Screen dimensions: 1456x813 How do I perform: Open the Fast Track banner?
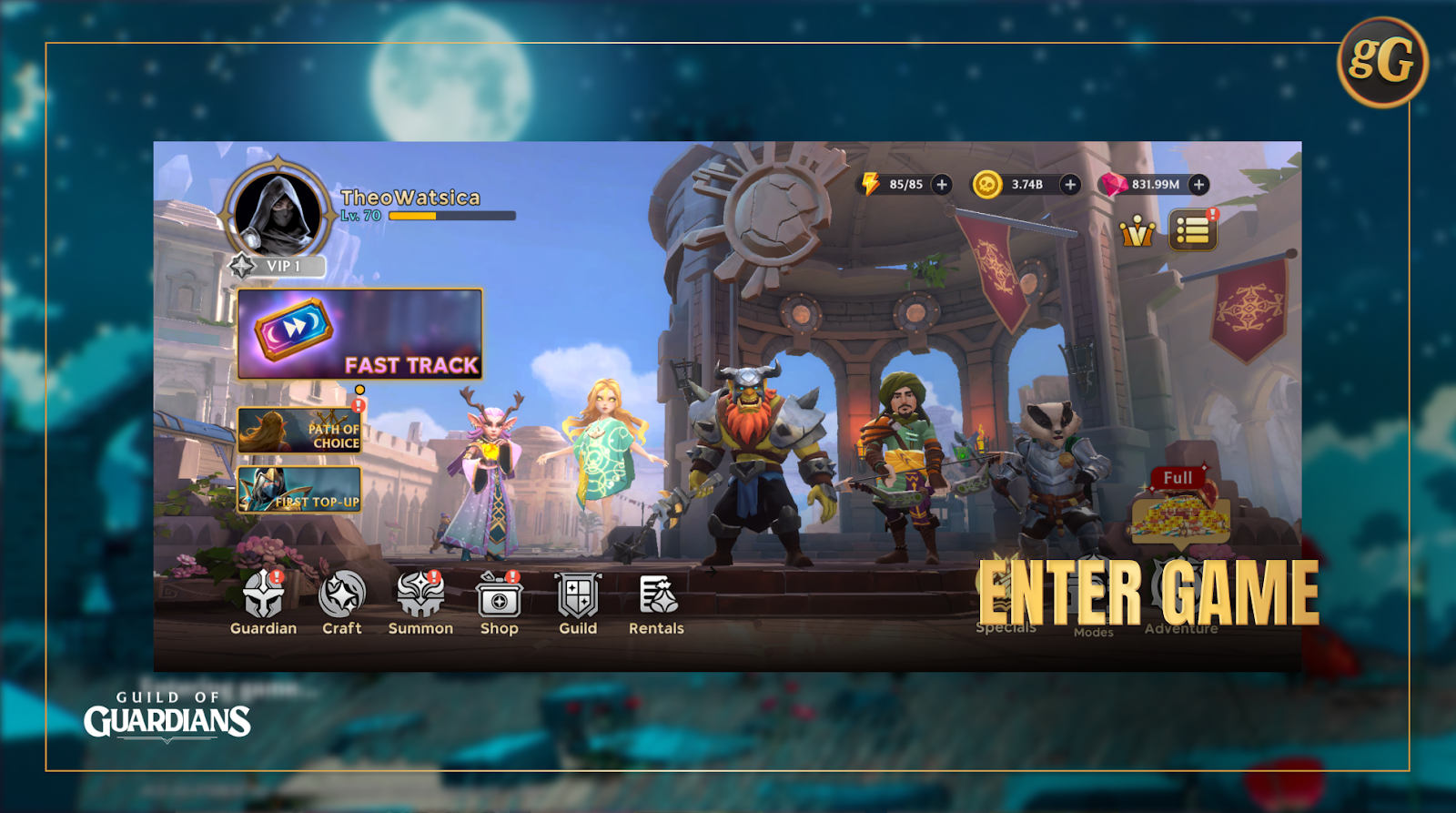coord(359,334)
